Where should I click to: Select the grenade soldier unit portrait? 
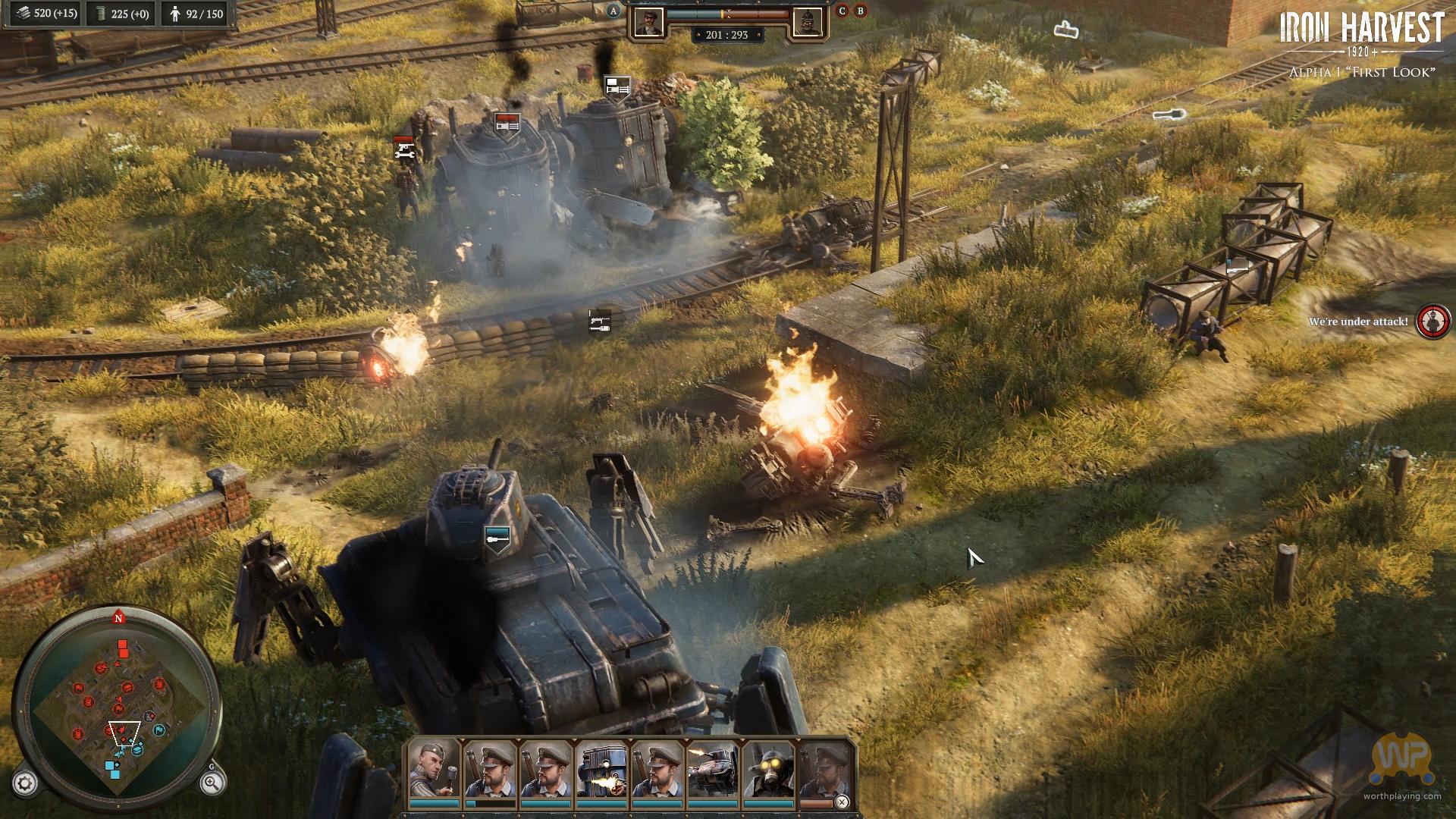(435, 770)
